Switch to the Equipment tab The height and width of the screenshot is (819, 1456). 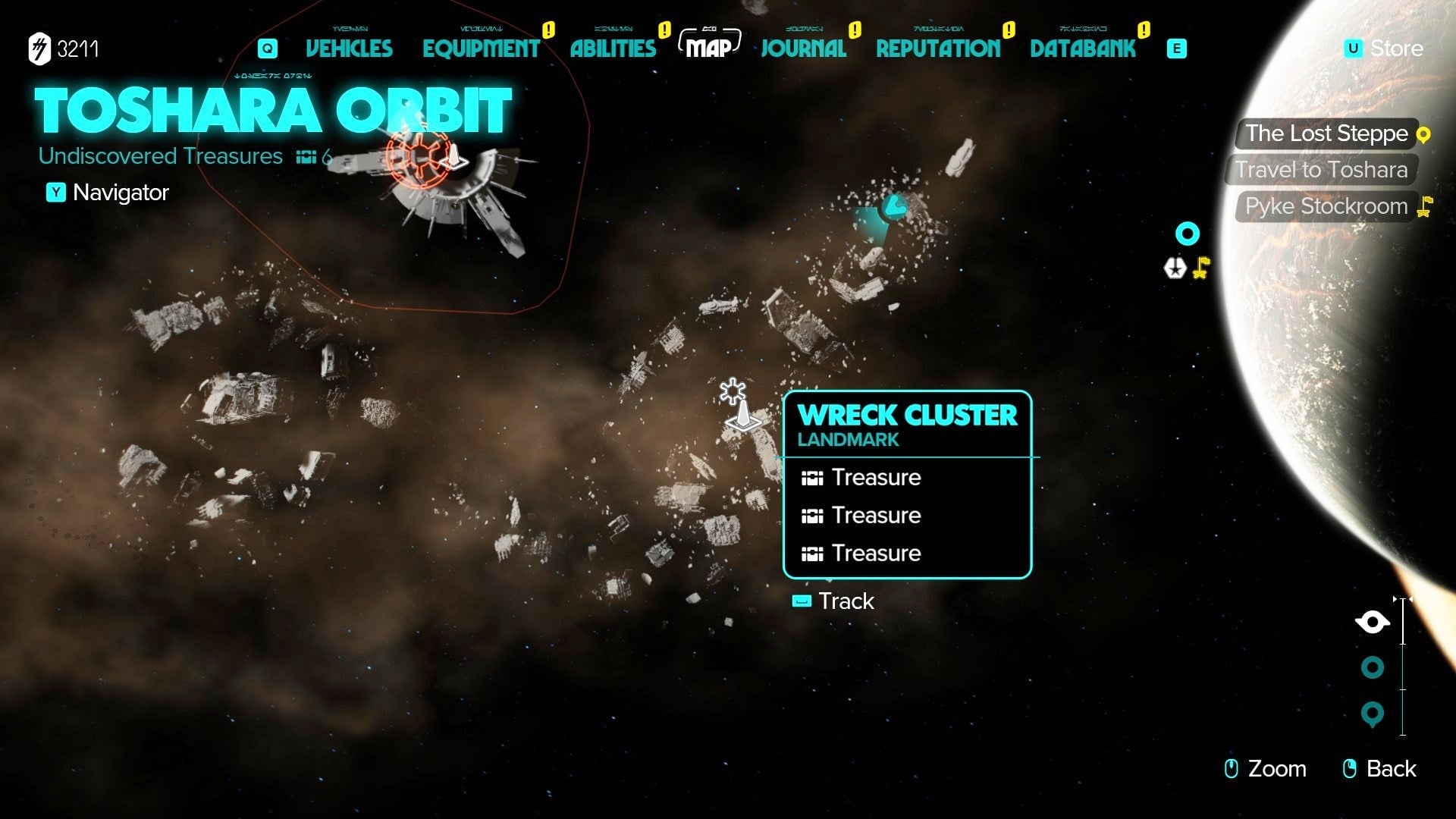pyautogui.click(x=482, y=49)
